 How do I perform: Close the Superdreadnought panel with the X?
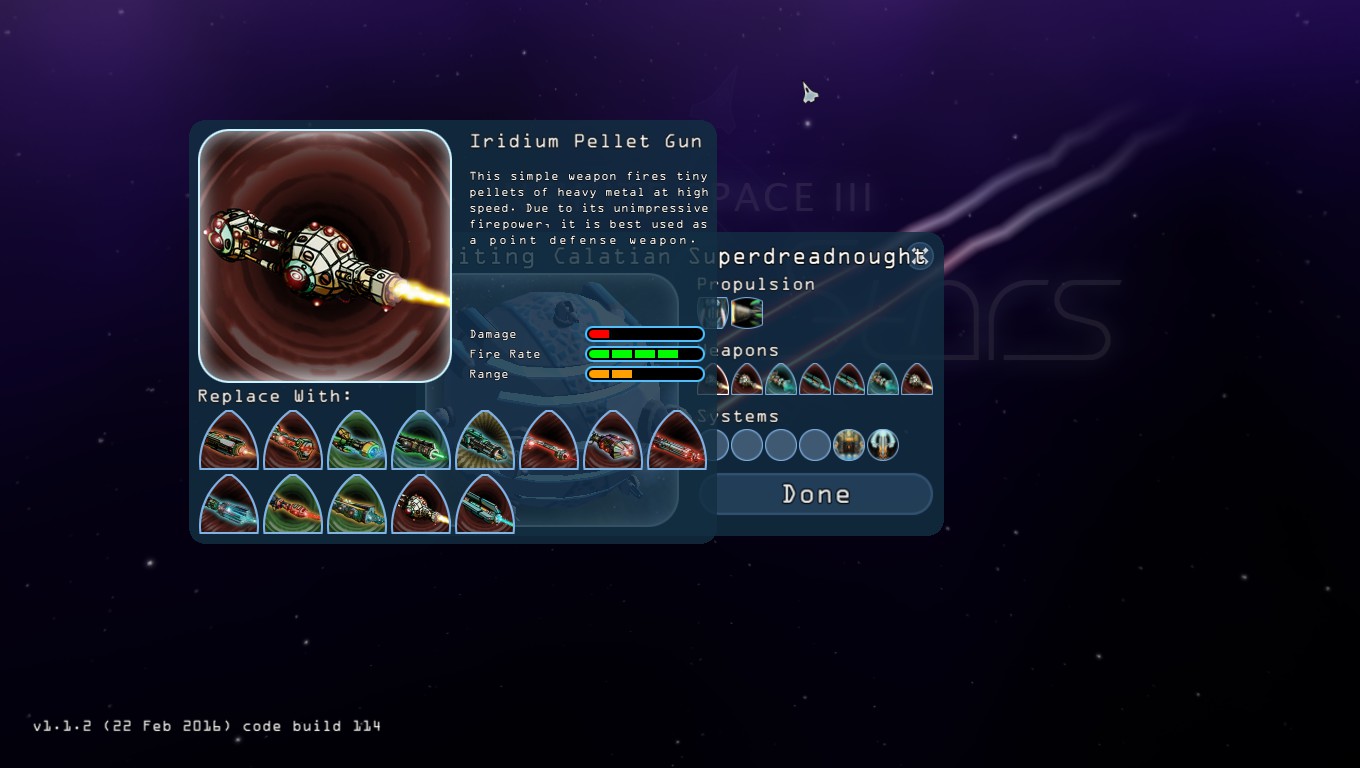point(919,256)
